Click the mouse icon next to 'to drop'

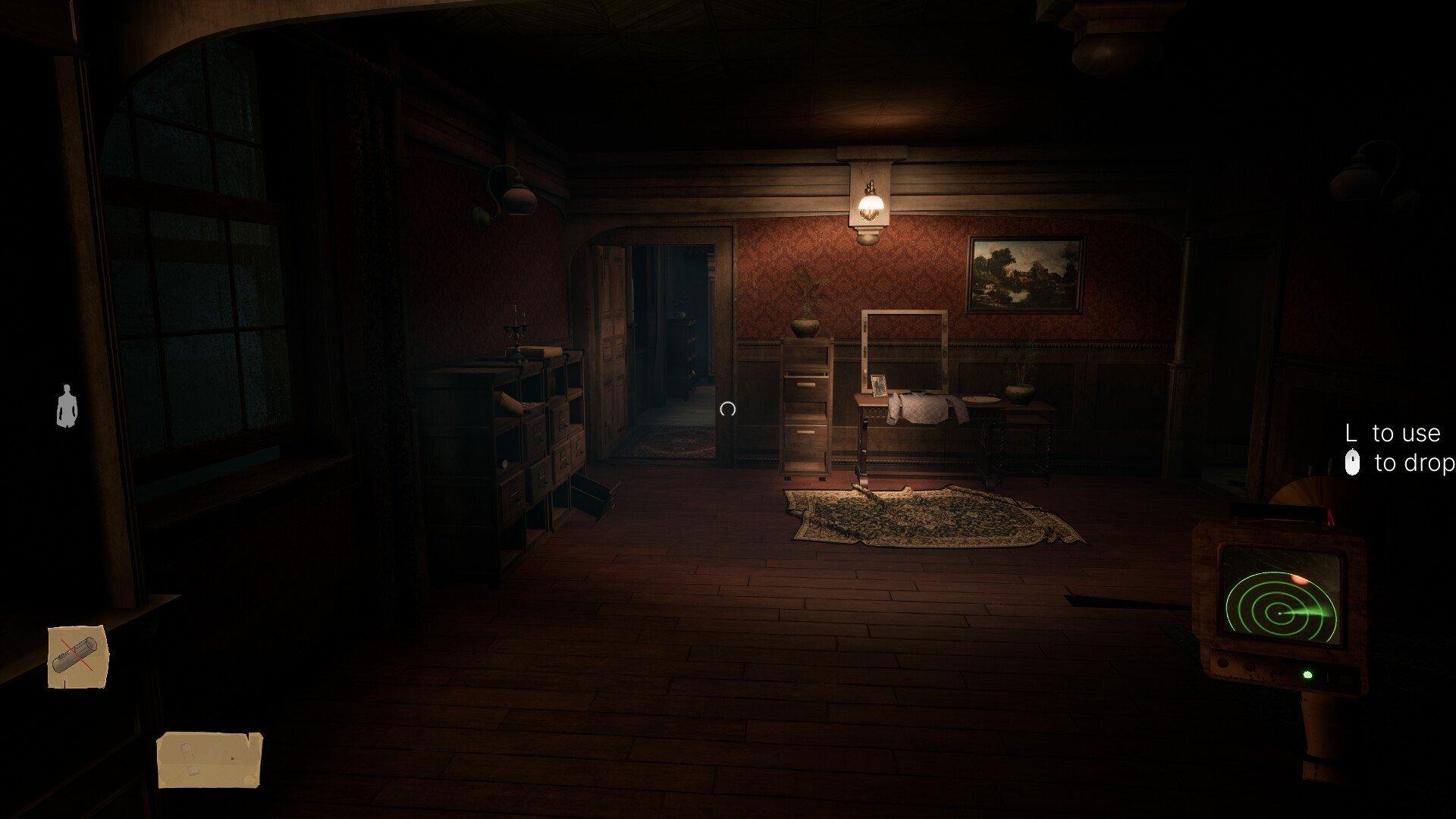pyautogui.click(x=1354, y=460)
